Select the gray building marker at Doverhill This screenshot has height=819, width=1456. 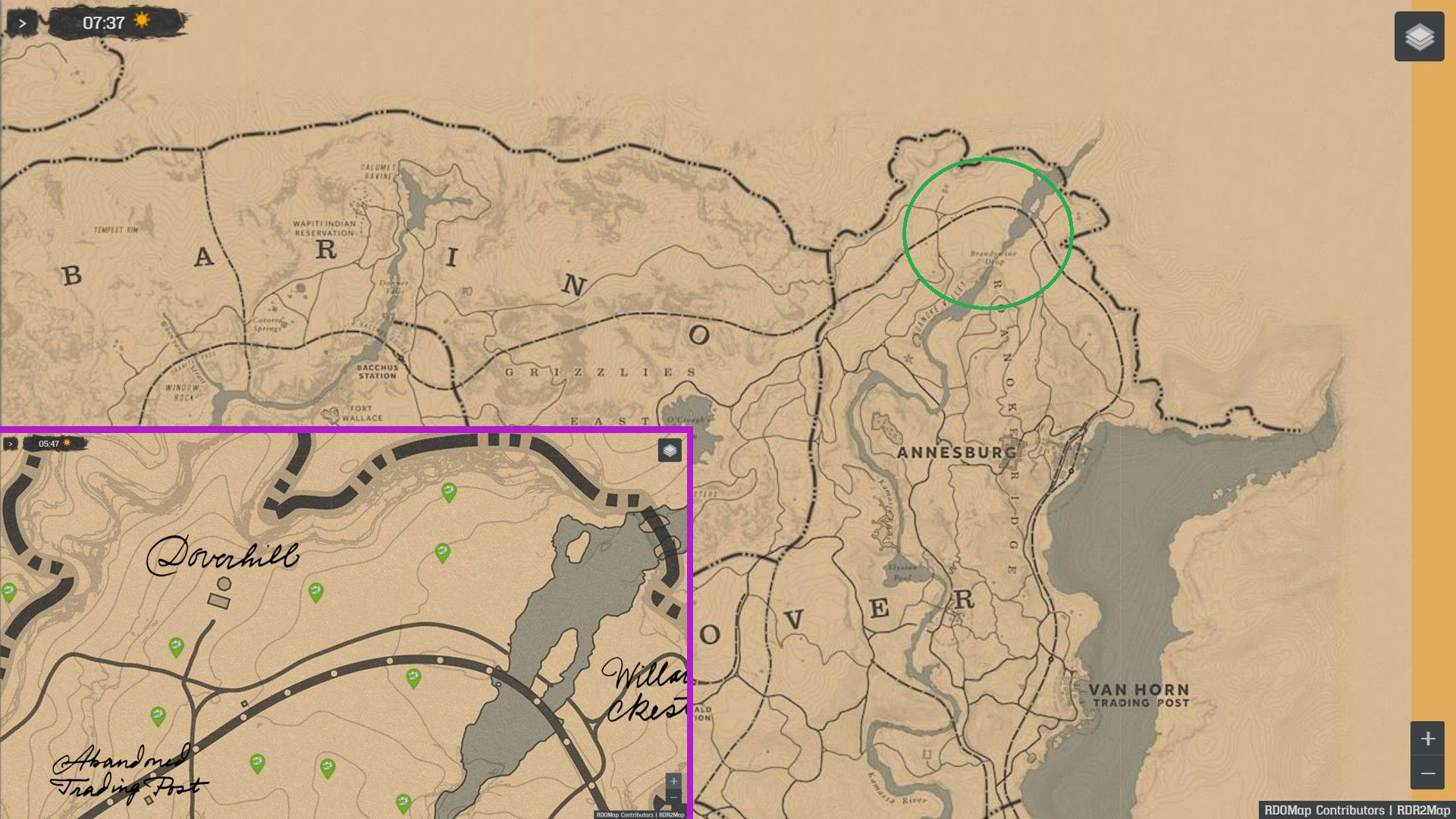(x=218, y=601)
